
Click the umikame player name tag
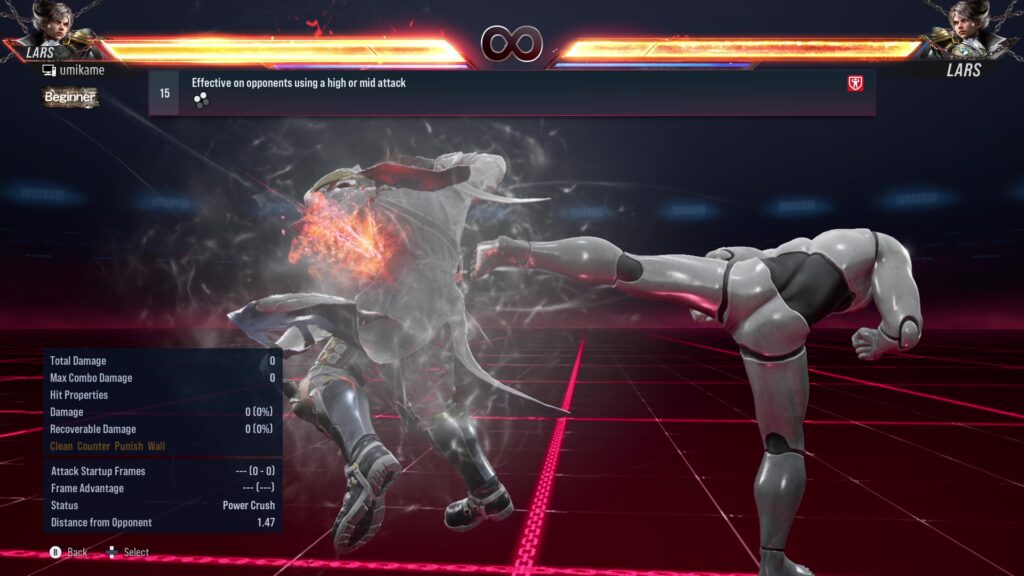(74, 70)
